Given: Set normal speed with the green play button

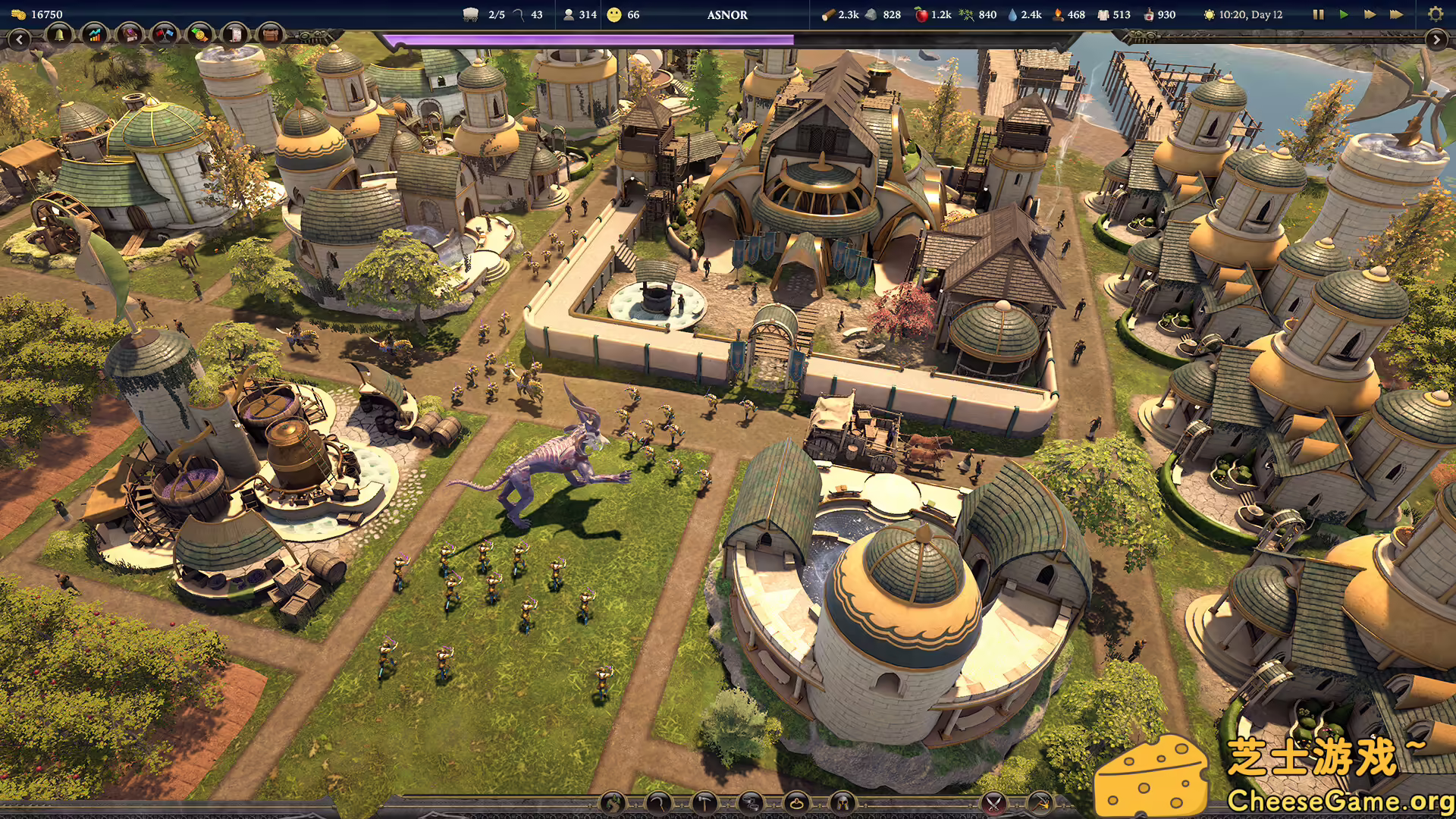Looking at the screenshot, I should point(1344,14).
